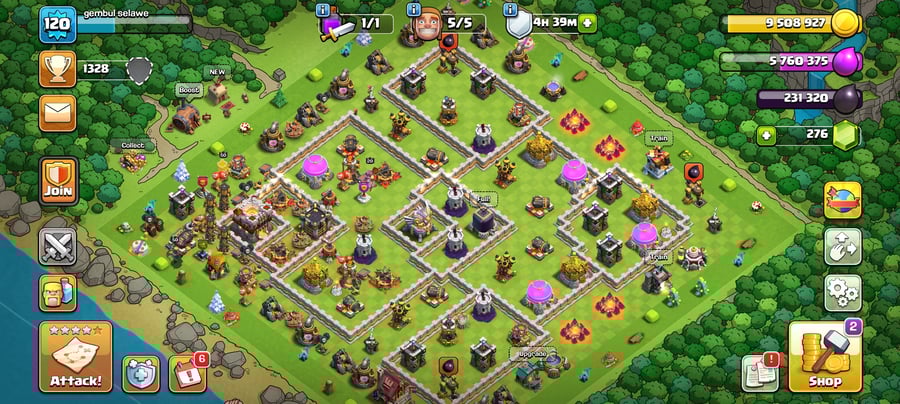The image size is (900, 404).
Task: Show info for the 4h 39m shield
Action: tap(509, 9)
